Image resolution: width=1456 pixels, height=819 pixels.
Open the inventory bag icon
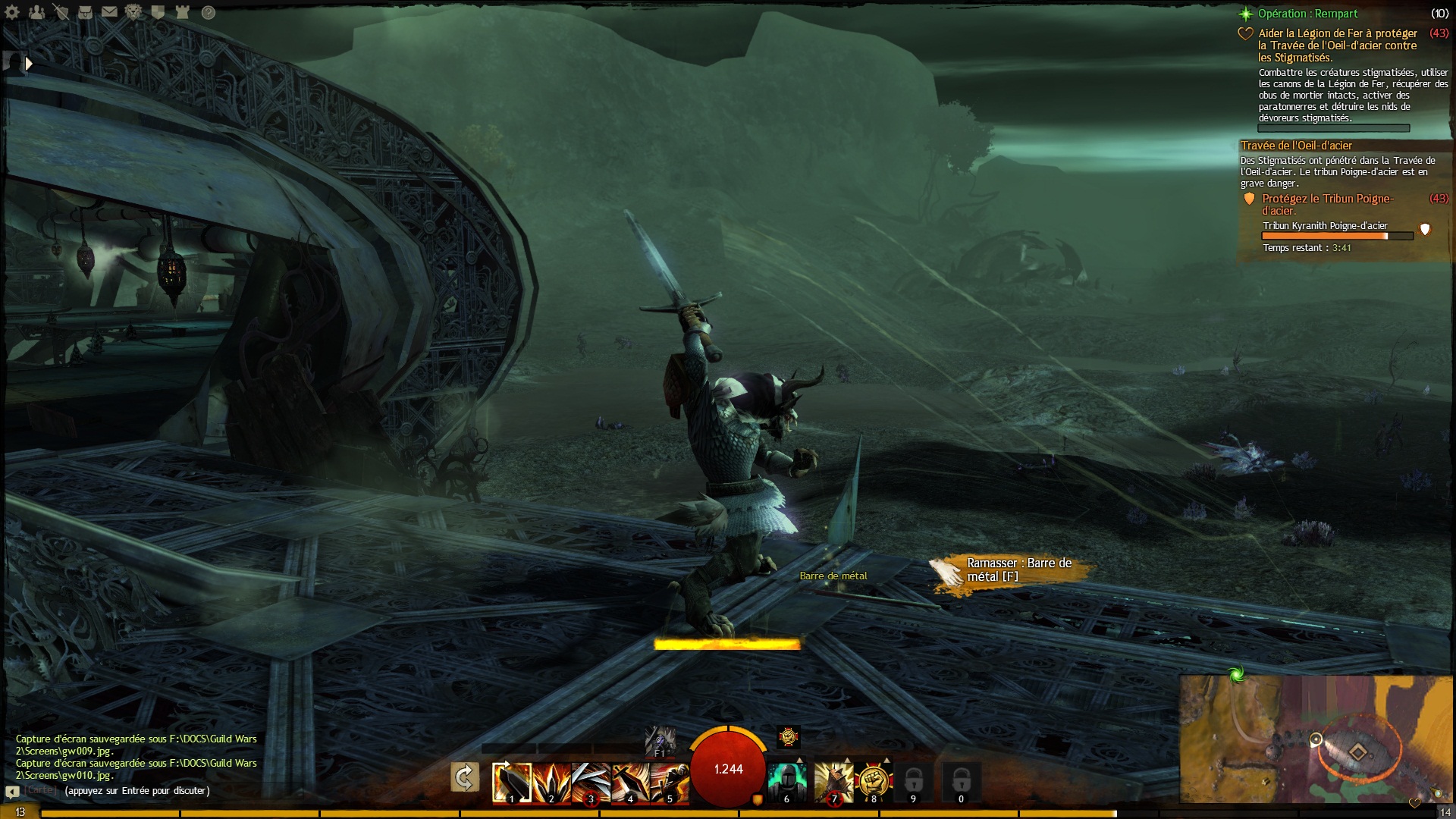click(x=85, y=12)
